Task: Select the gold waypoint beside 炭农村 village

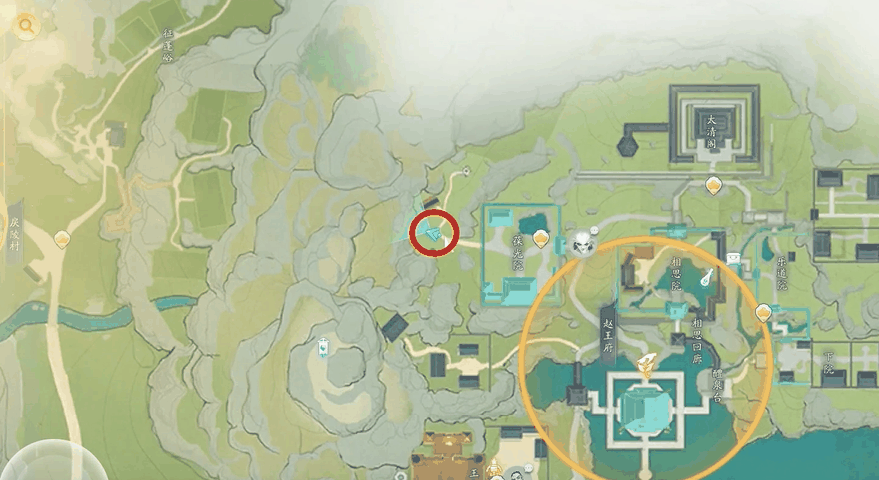Action: 63,239
